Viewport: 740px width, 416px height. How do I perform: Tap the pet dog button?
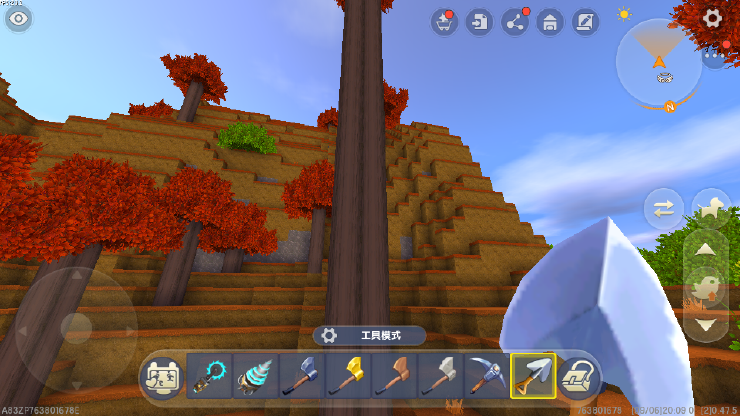coord(711,207)
